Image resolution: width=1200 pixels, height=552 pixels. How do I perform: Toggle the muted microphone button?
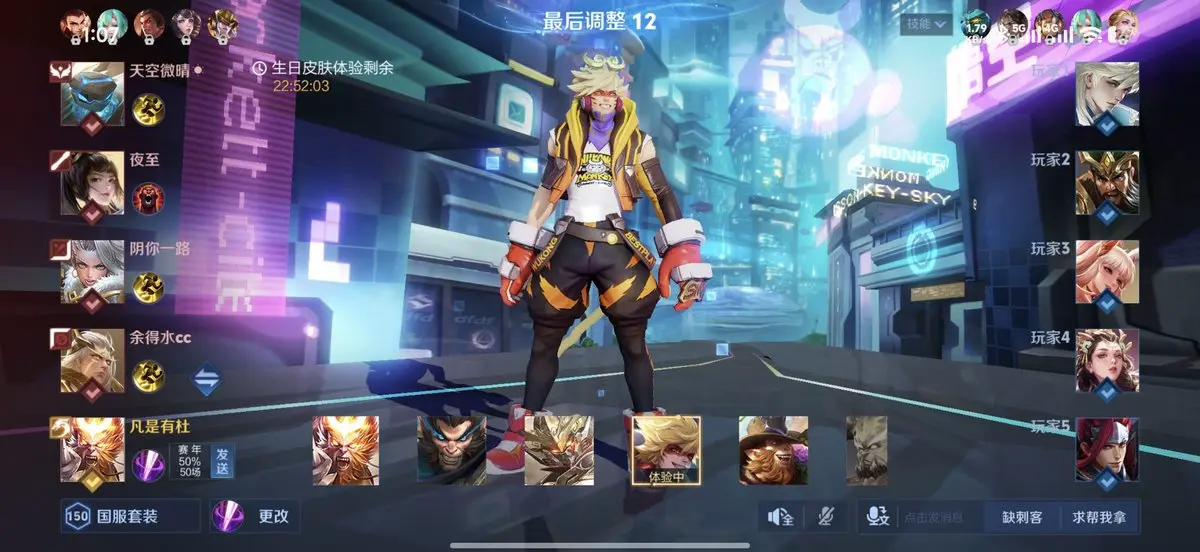(x=826, y=516)
